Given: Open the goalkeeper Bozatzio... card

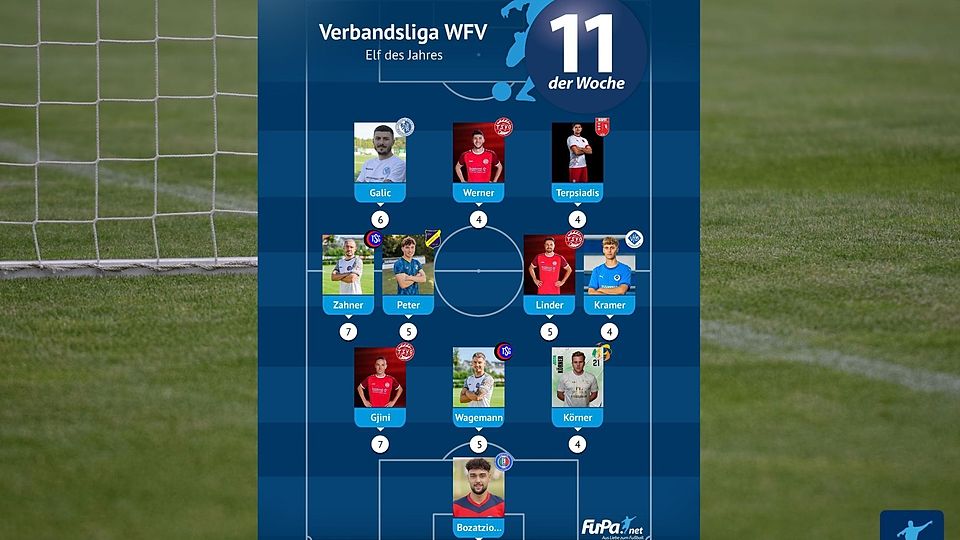Looking at the screenshot, I should [478, 495].
